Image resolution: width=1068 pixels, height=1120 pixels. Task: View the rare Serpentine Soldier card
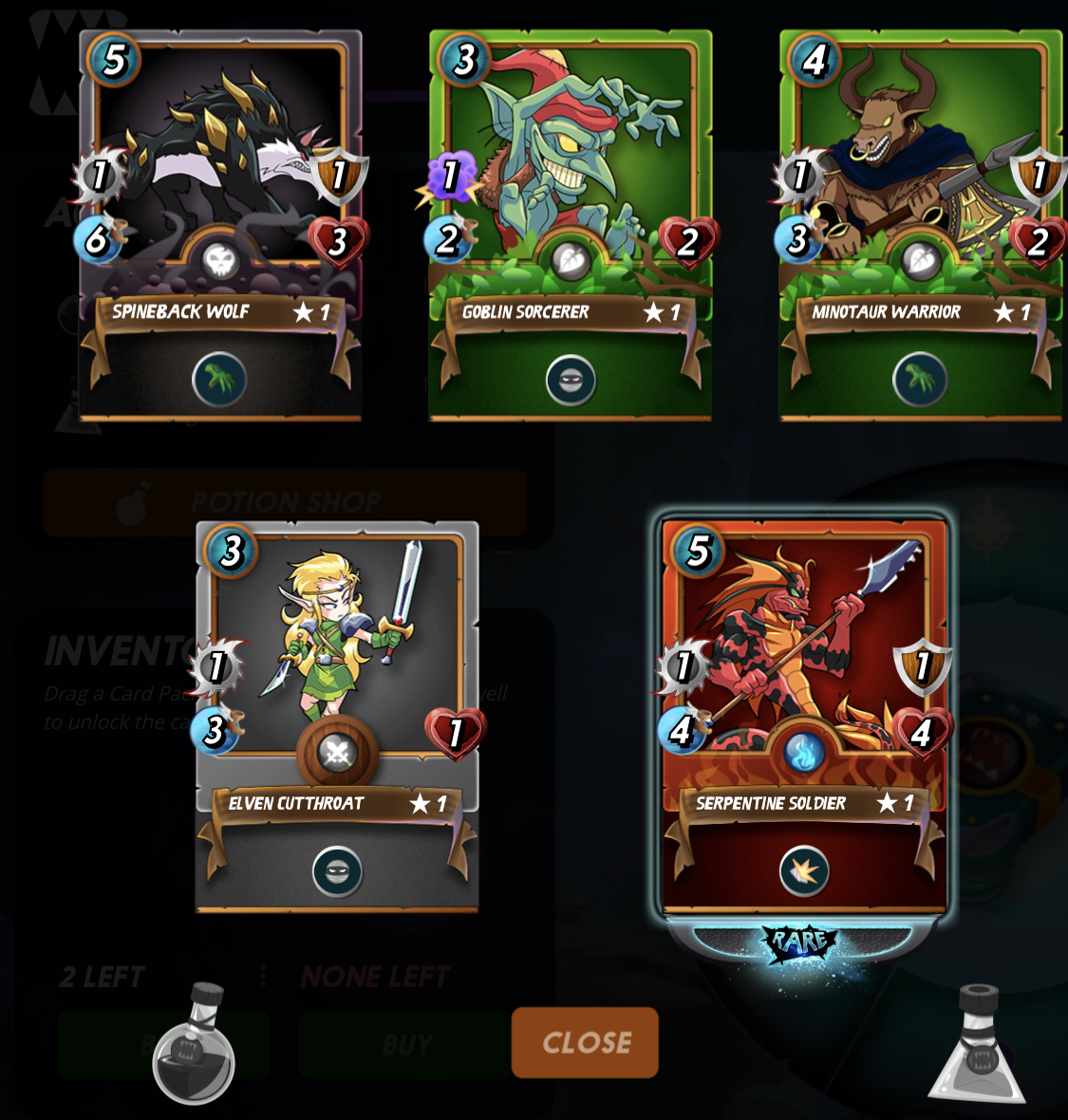804,664
